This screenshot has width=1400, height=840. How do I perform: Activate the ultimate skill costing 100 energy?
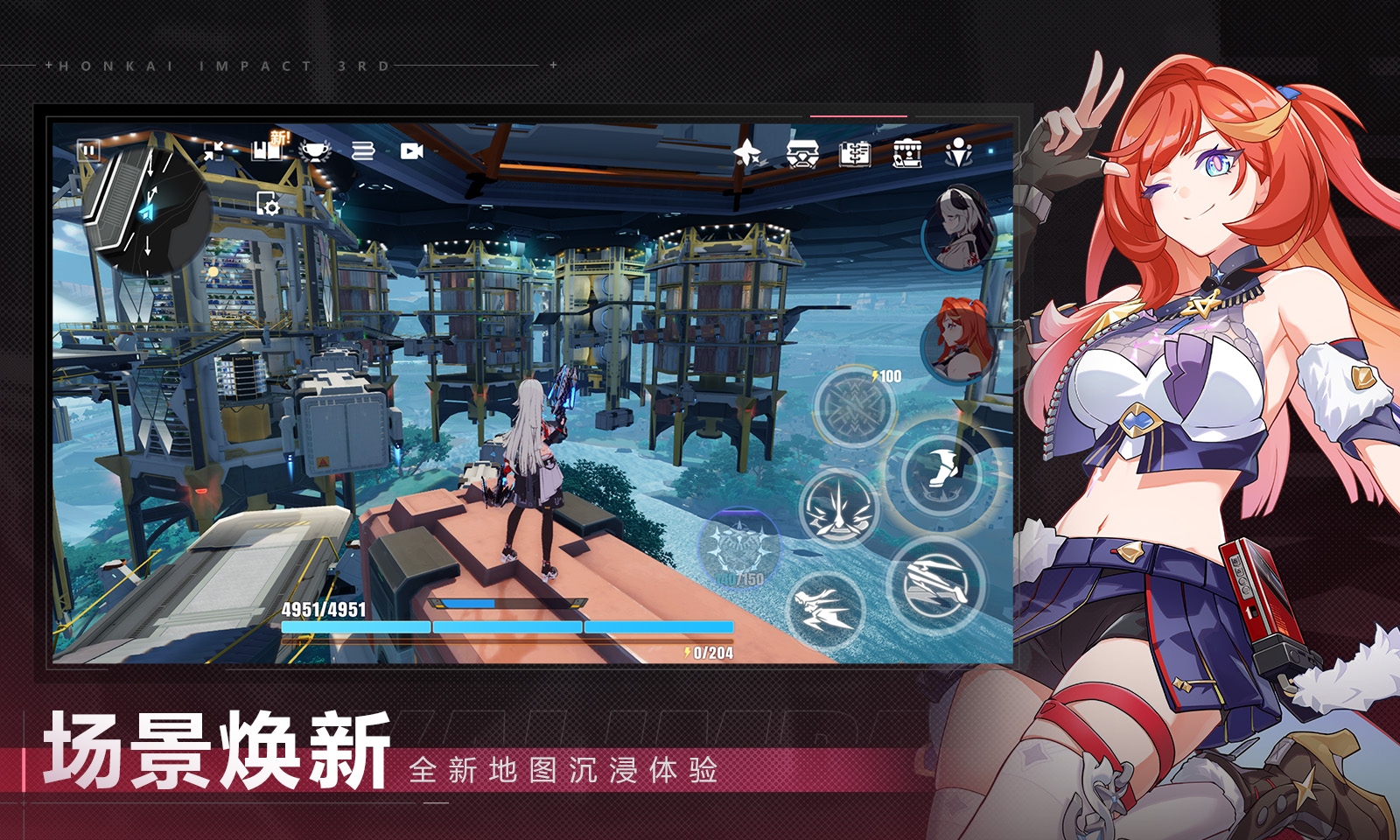(x=854, y=407)
